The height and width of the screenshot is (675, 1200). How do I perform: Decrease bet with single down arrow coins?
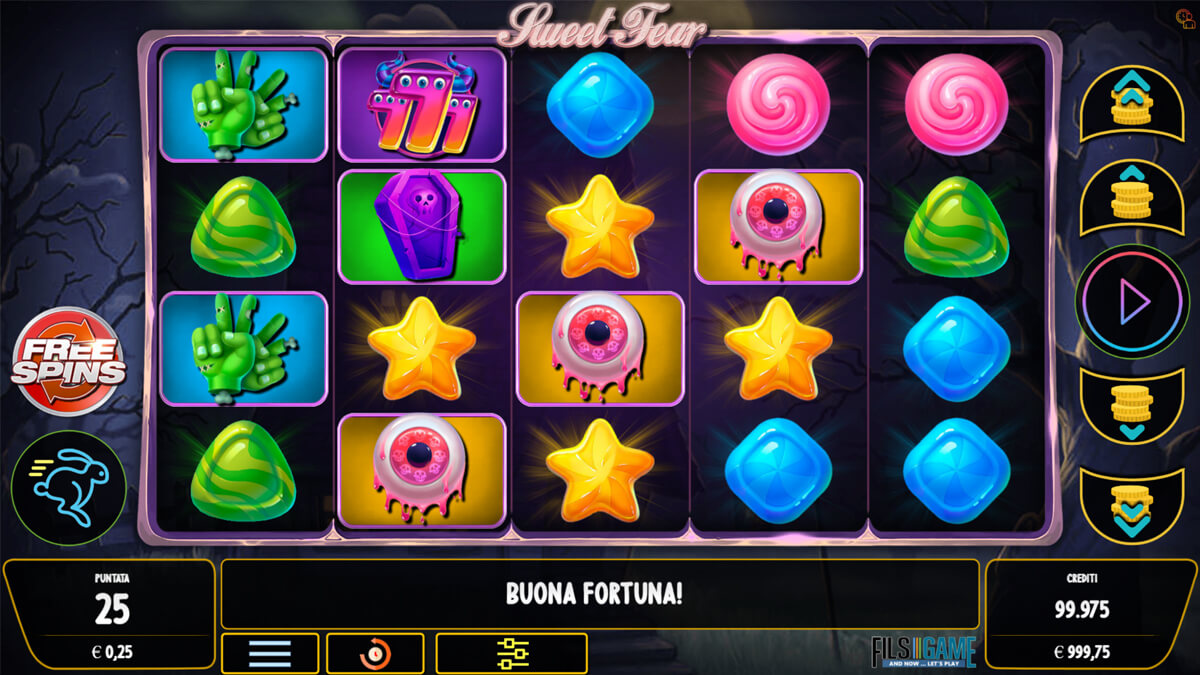click(x=1132, y=406)
